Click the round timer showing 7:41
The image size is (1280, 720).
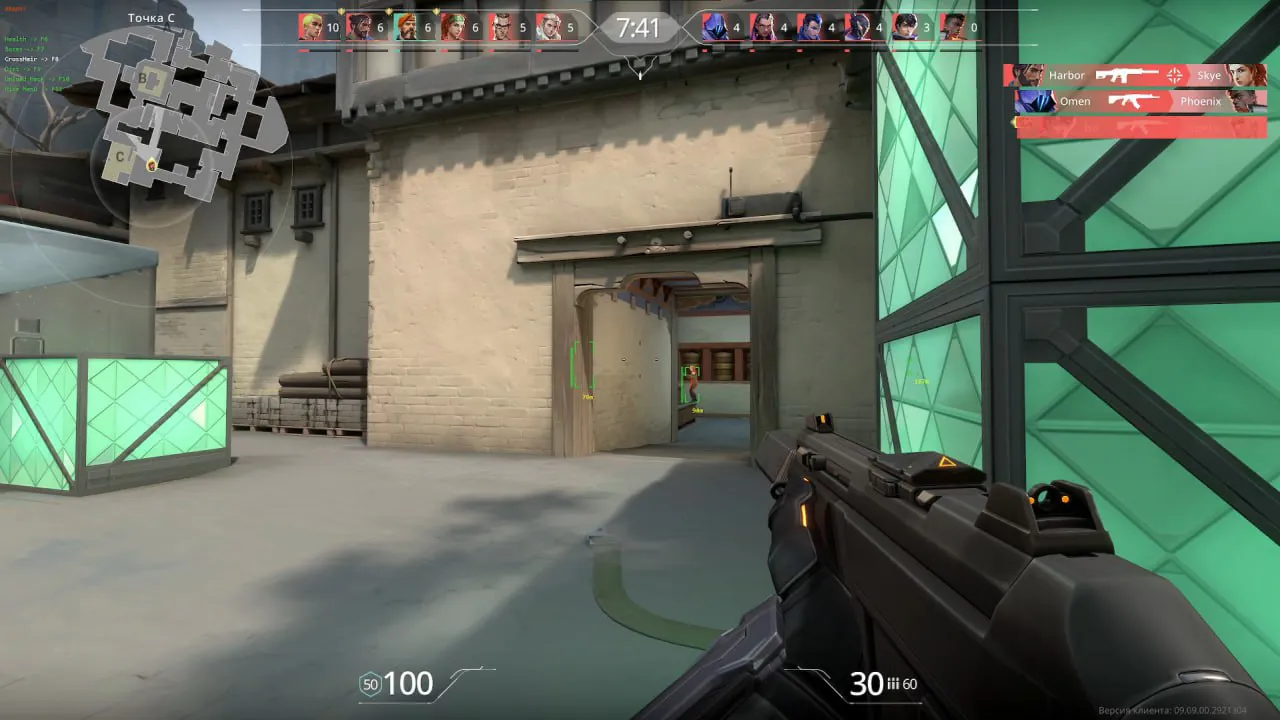[639, 27]
